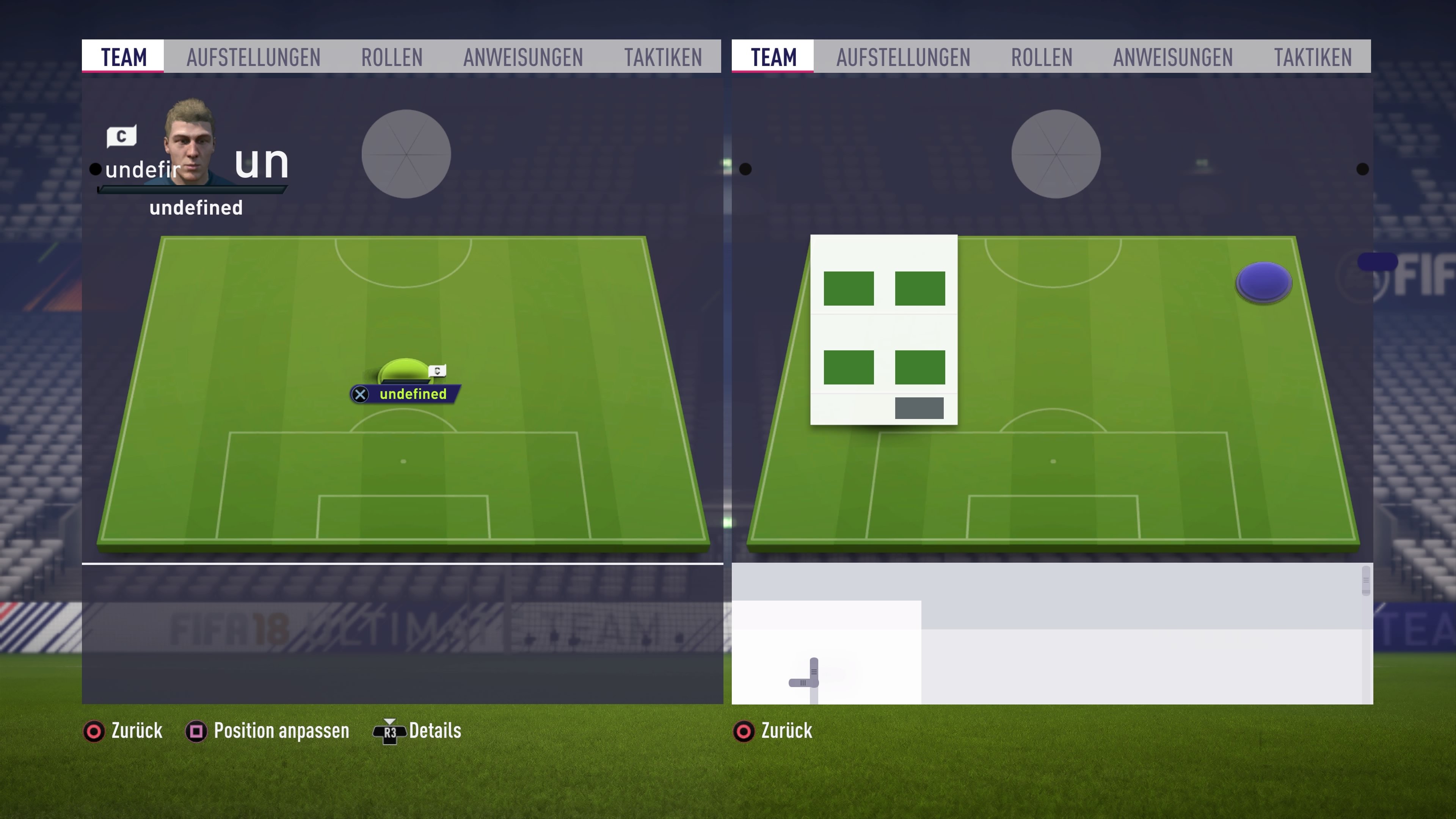
Task: Click the gray crest circle above the left pitch
Action: (x=406, y=154)
